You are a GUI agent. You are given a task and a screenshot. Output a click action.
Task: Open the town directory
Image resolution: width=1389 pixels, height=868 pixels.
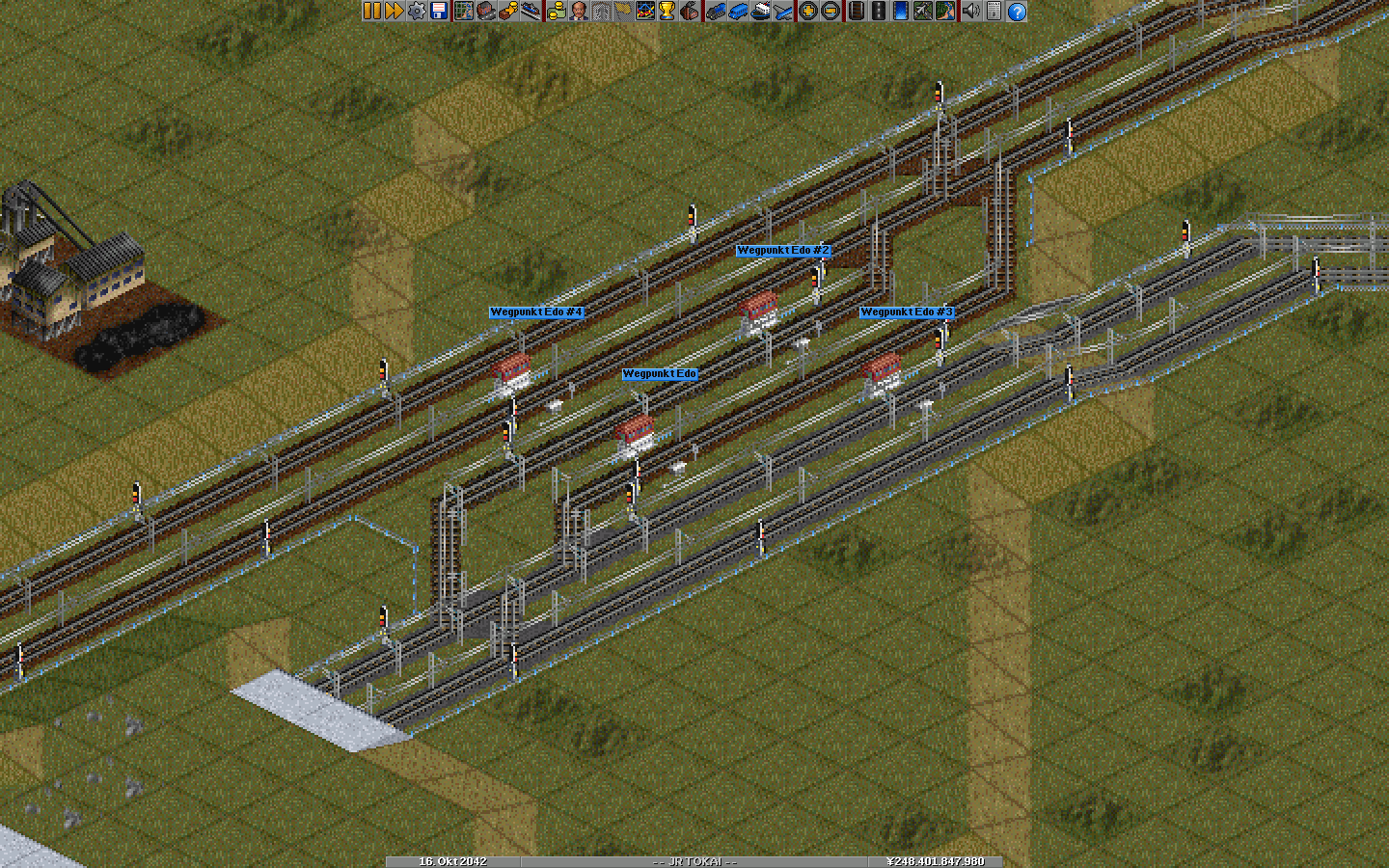click(485, 11)
